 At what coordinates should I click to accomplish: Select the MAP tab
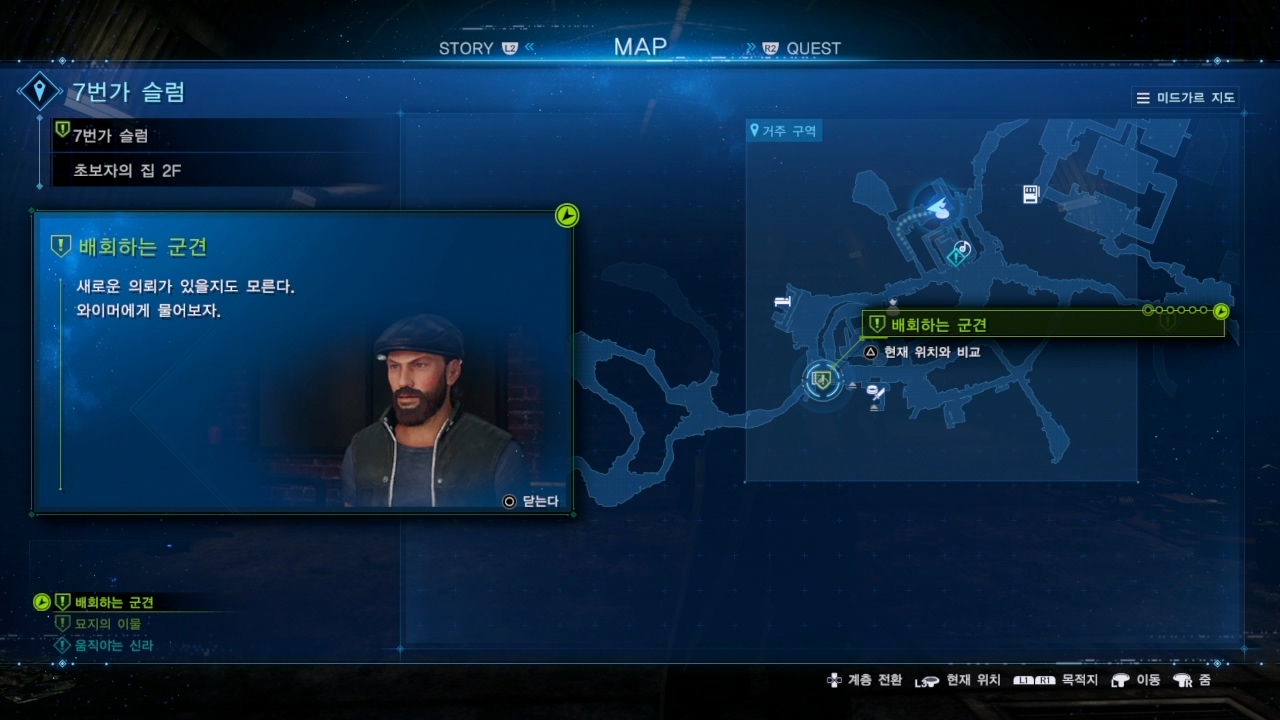tap(640, 46)
